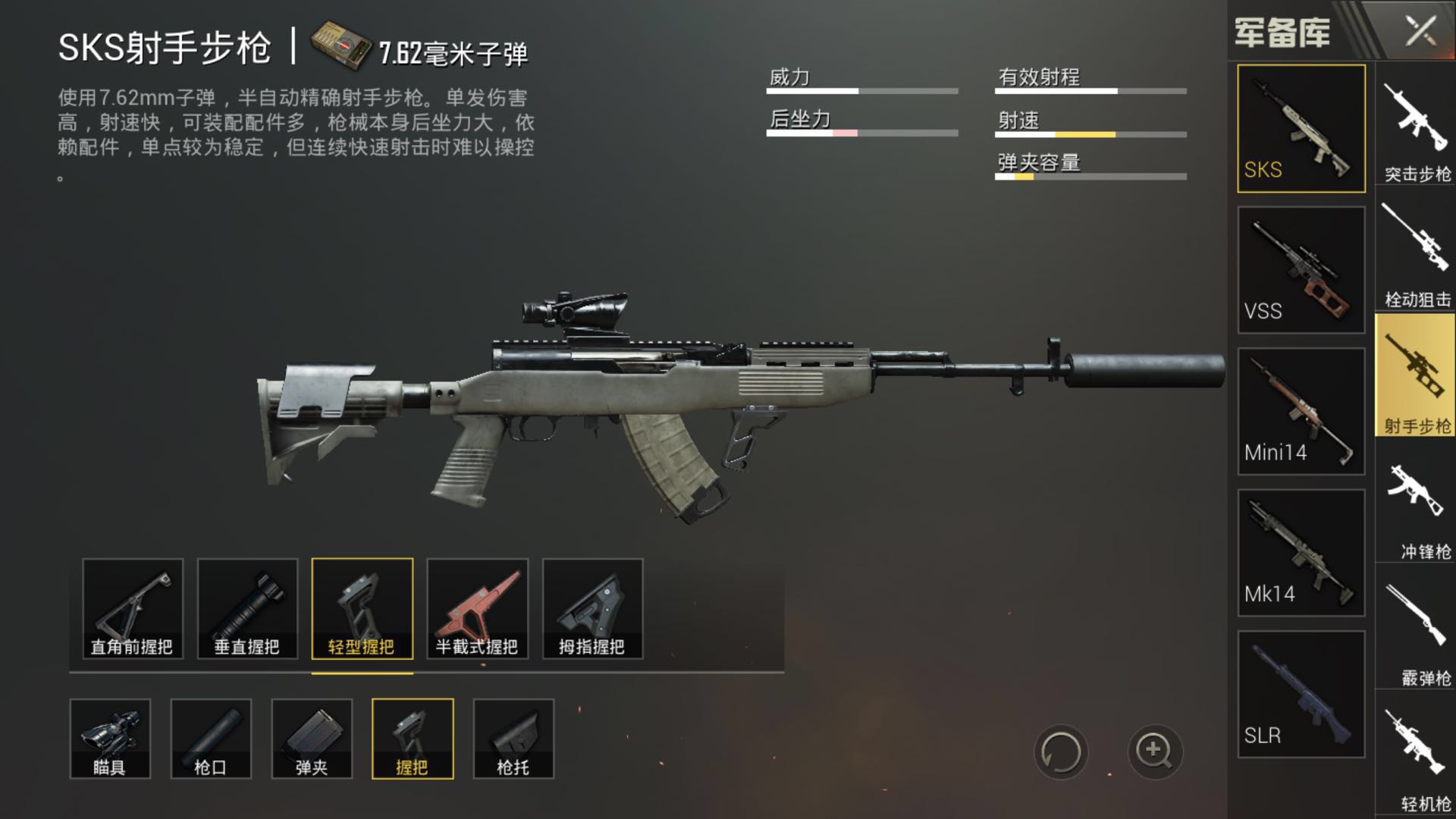The image size is (1456, 819).
Task: Pick the Mini14 weapon tile
Action: pos(1301,412)
